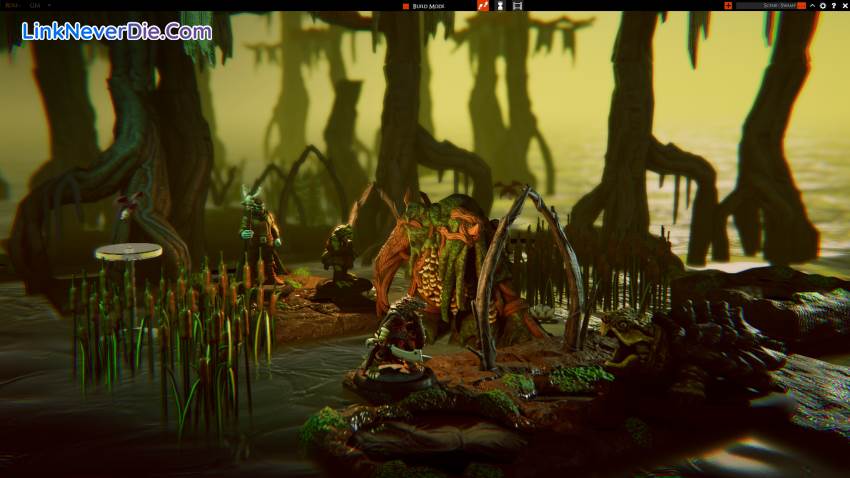Screen dimensions: 850x478
Task: Open the film frame camera tool
Action: pos(517,6)
